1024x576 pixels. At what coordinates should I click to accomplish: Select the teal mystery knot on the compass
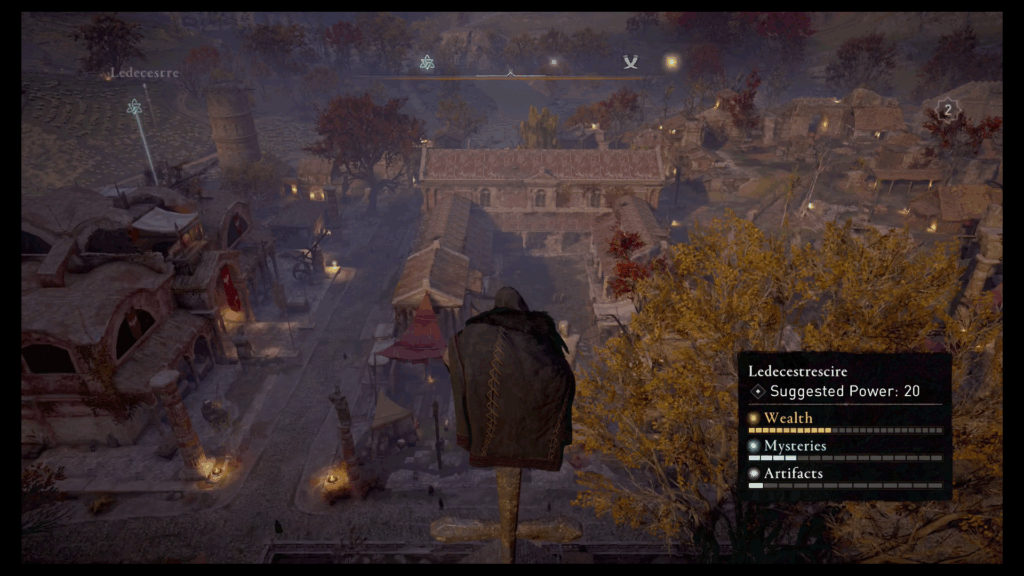coord(427,63)
